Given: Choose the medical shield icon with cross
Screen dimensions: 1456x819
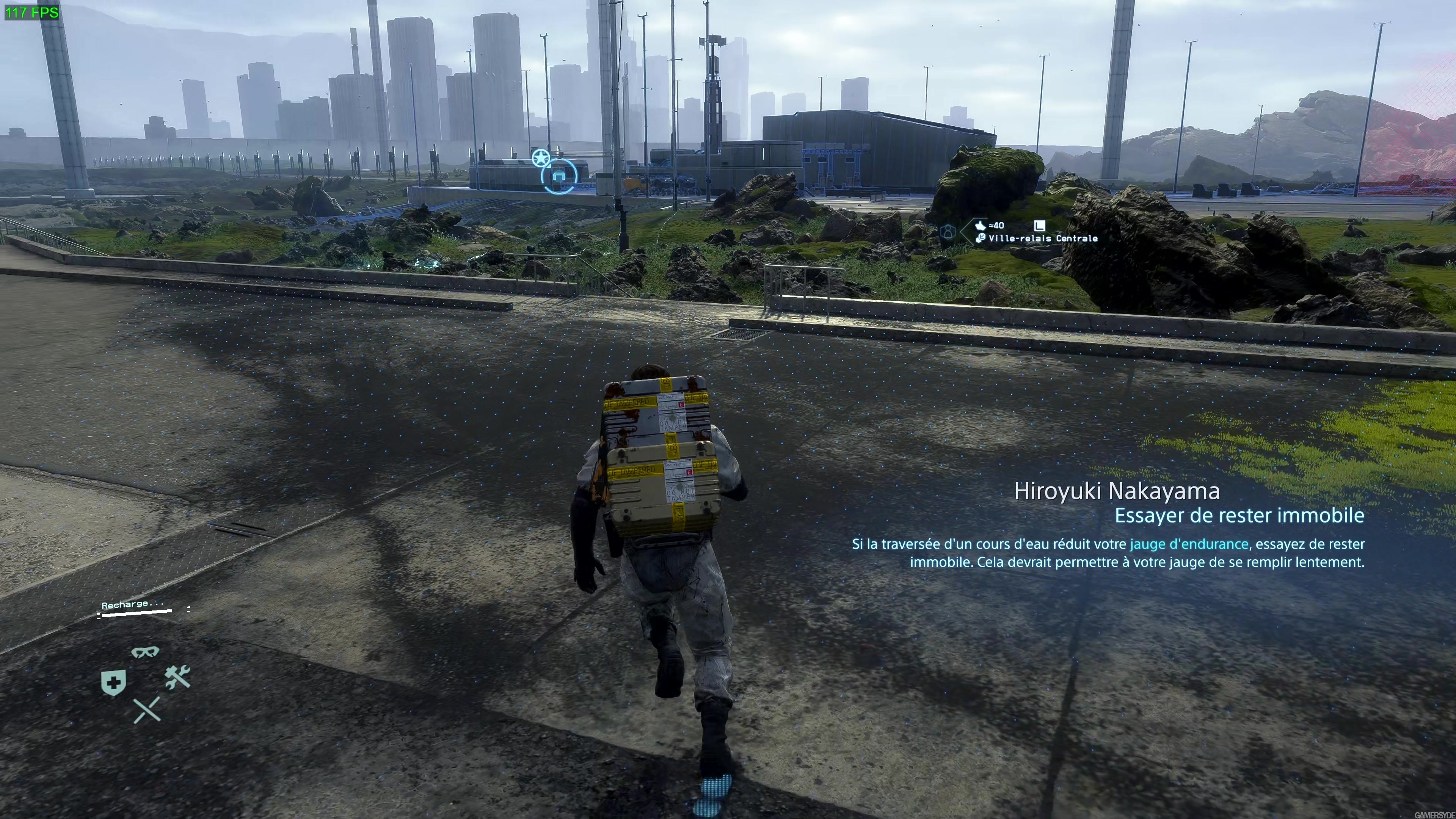Looking at the screenshot, I should (x=113, y=683).
